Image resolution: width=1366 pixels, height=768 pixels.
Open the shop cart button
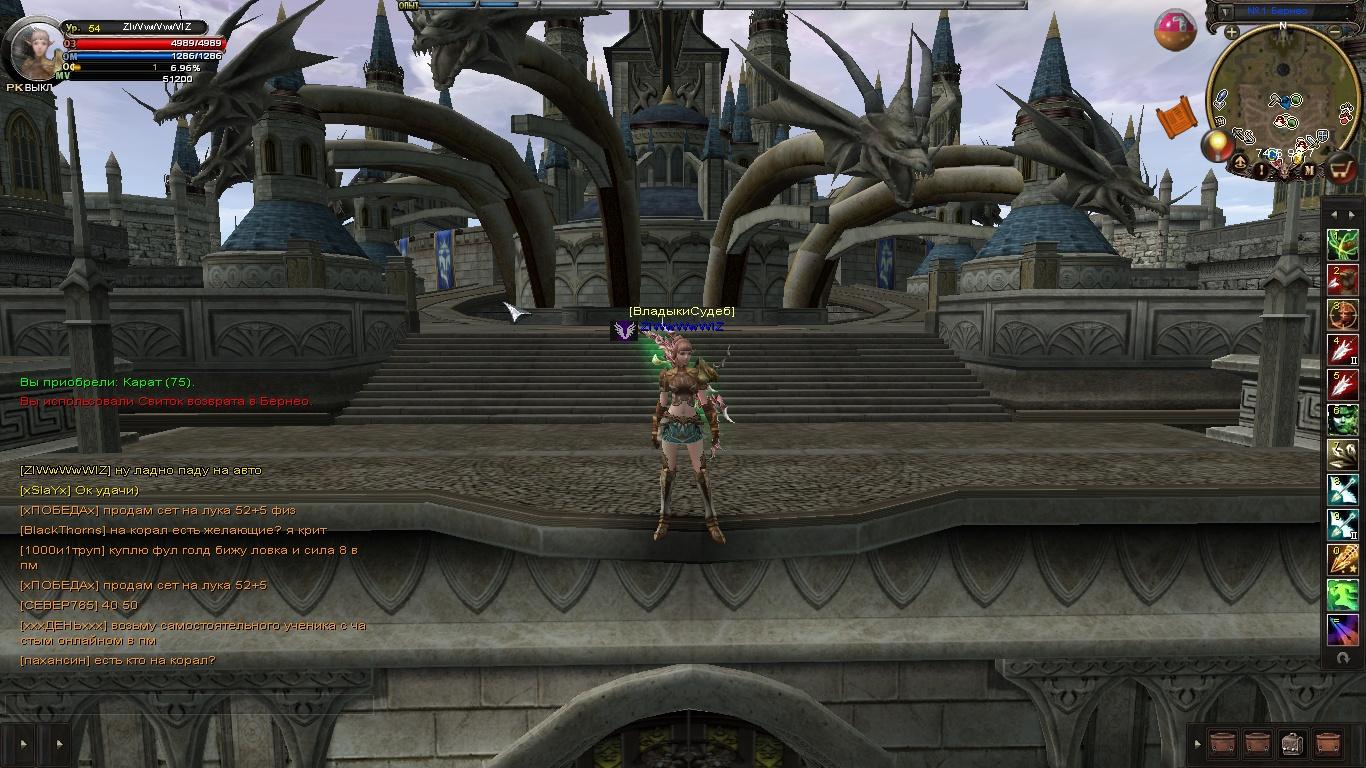[1340, 169]
